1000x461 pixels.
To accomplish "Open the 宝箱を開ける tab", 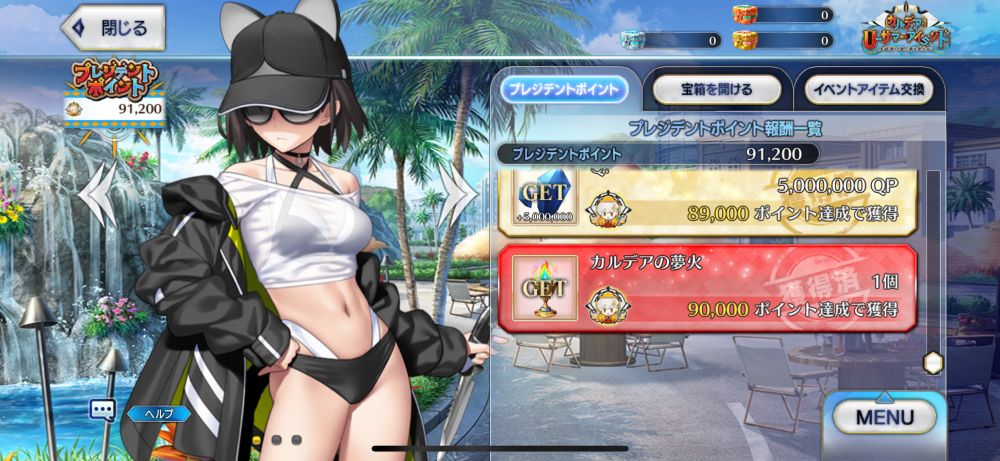I will [716, 88].
